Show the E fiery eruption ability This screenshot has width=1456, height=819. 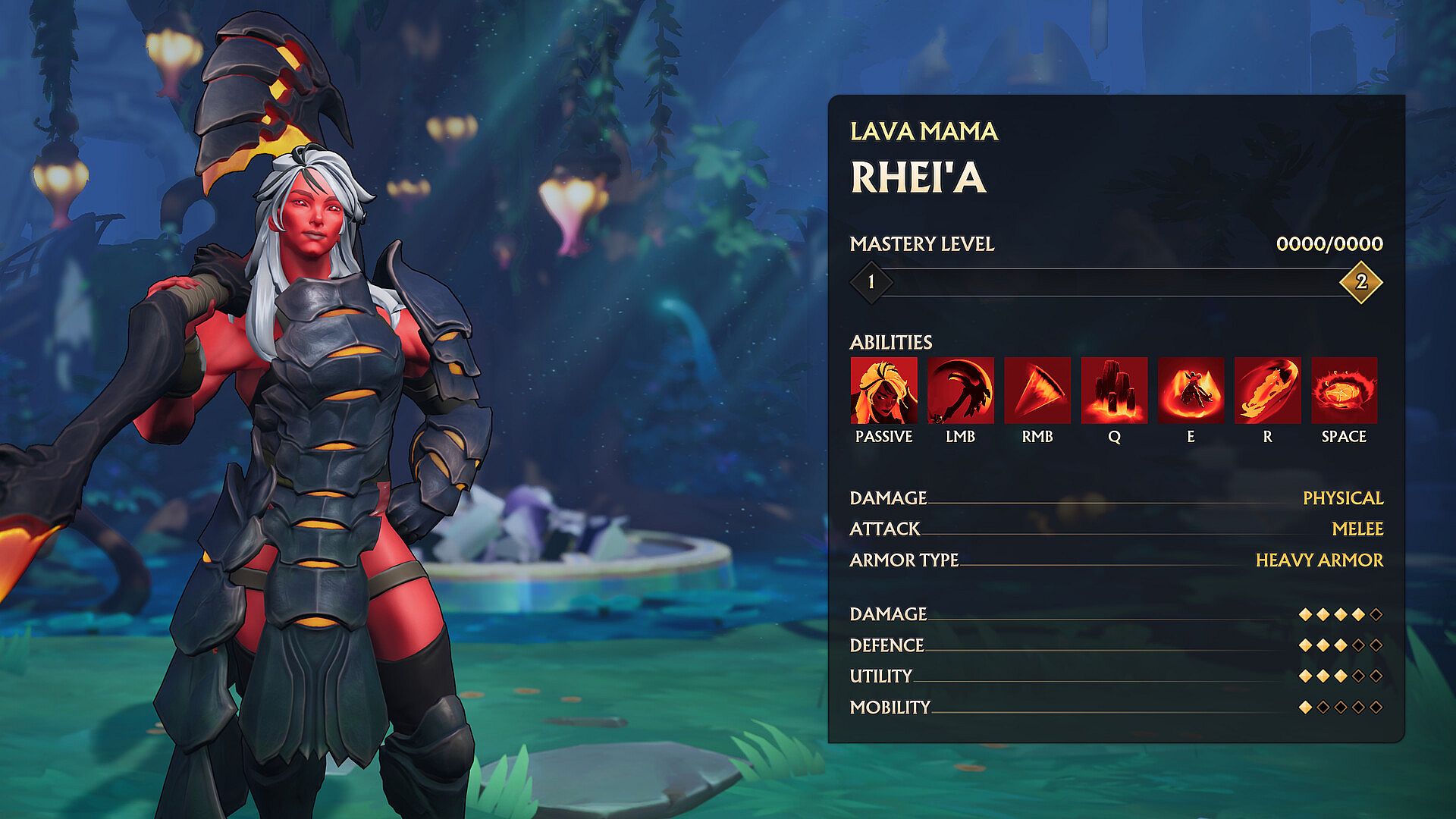pyautogui.click(x=1191, y=391)
